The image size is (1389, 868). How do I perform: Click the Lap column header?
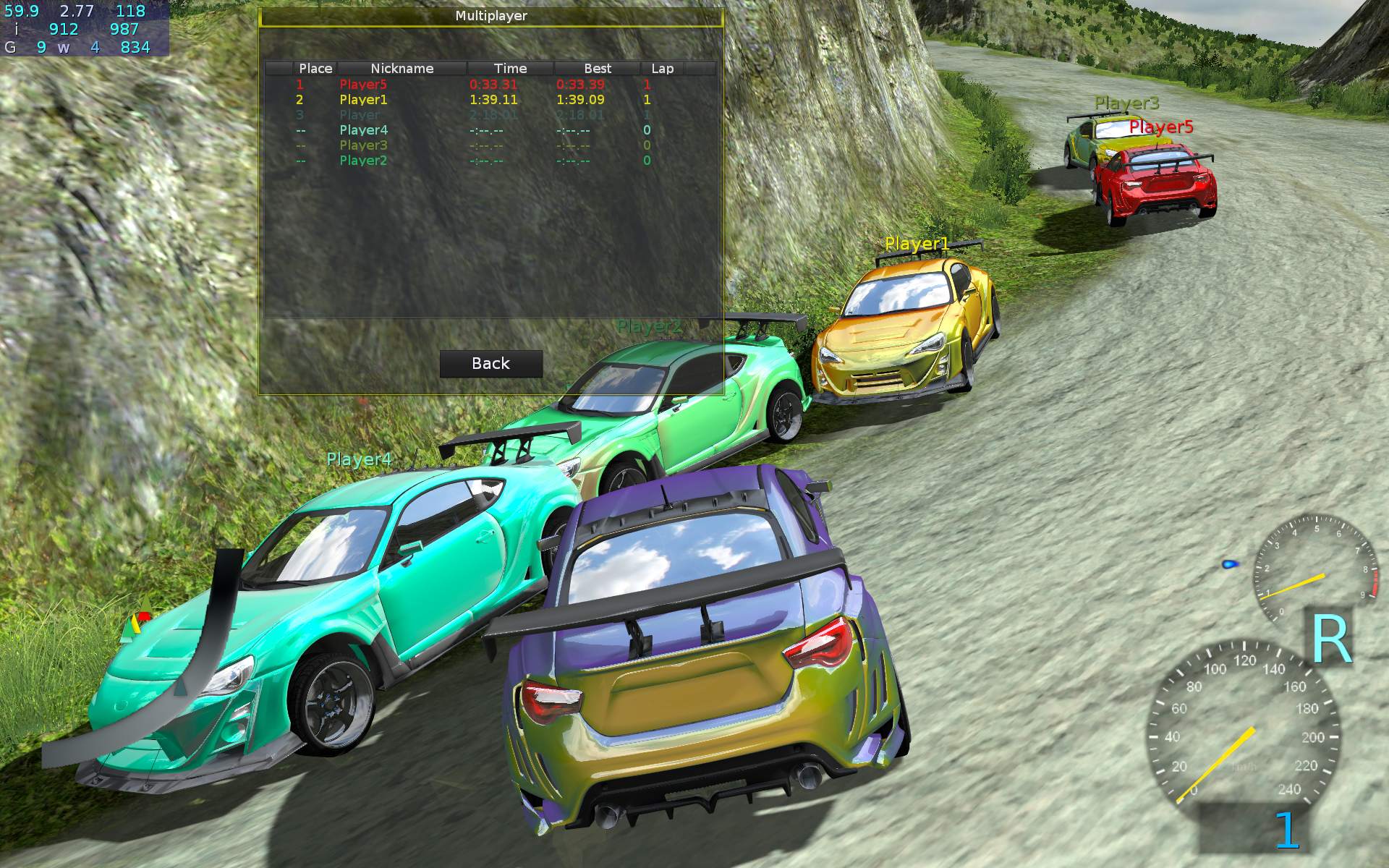point(662,69)
